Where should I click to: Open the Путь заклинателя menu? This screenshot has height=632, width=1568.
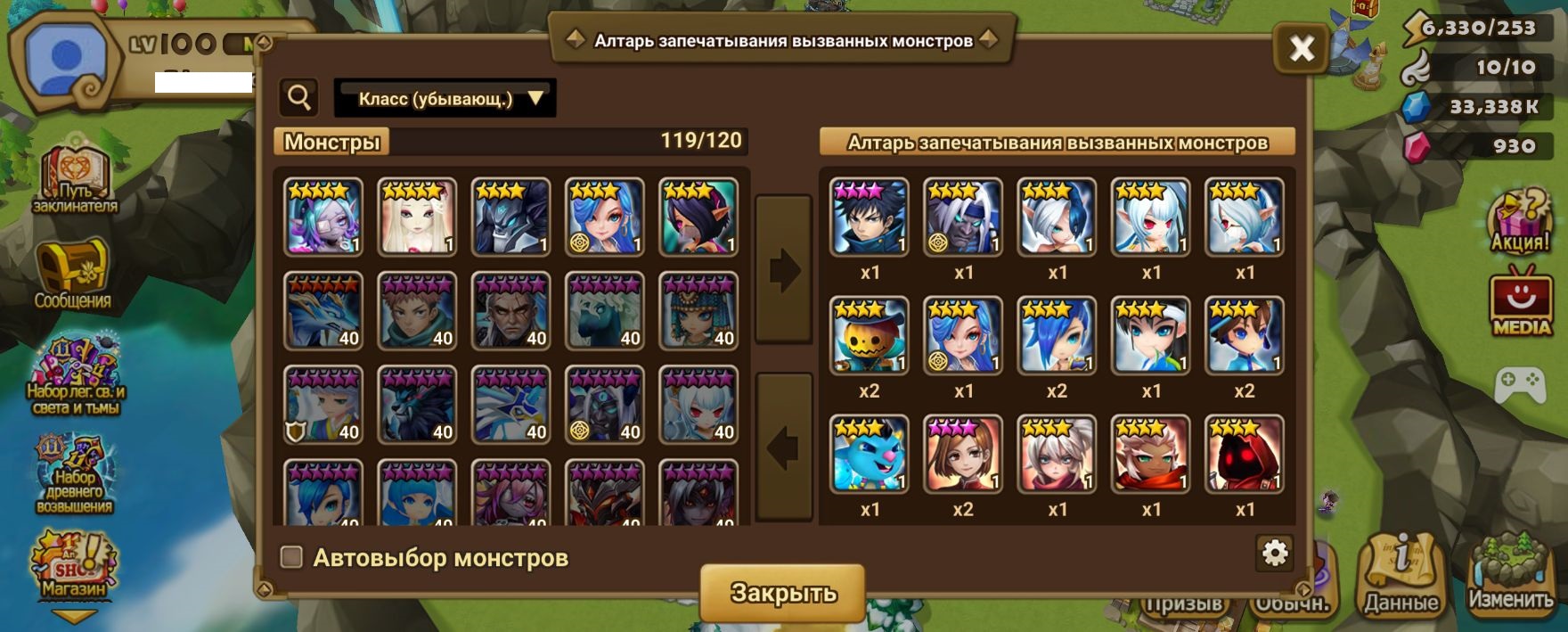(x=75, y=178)
